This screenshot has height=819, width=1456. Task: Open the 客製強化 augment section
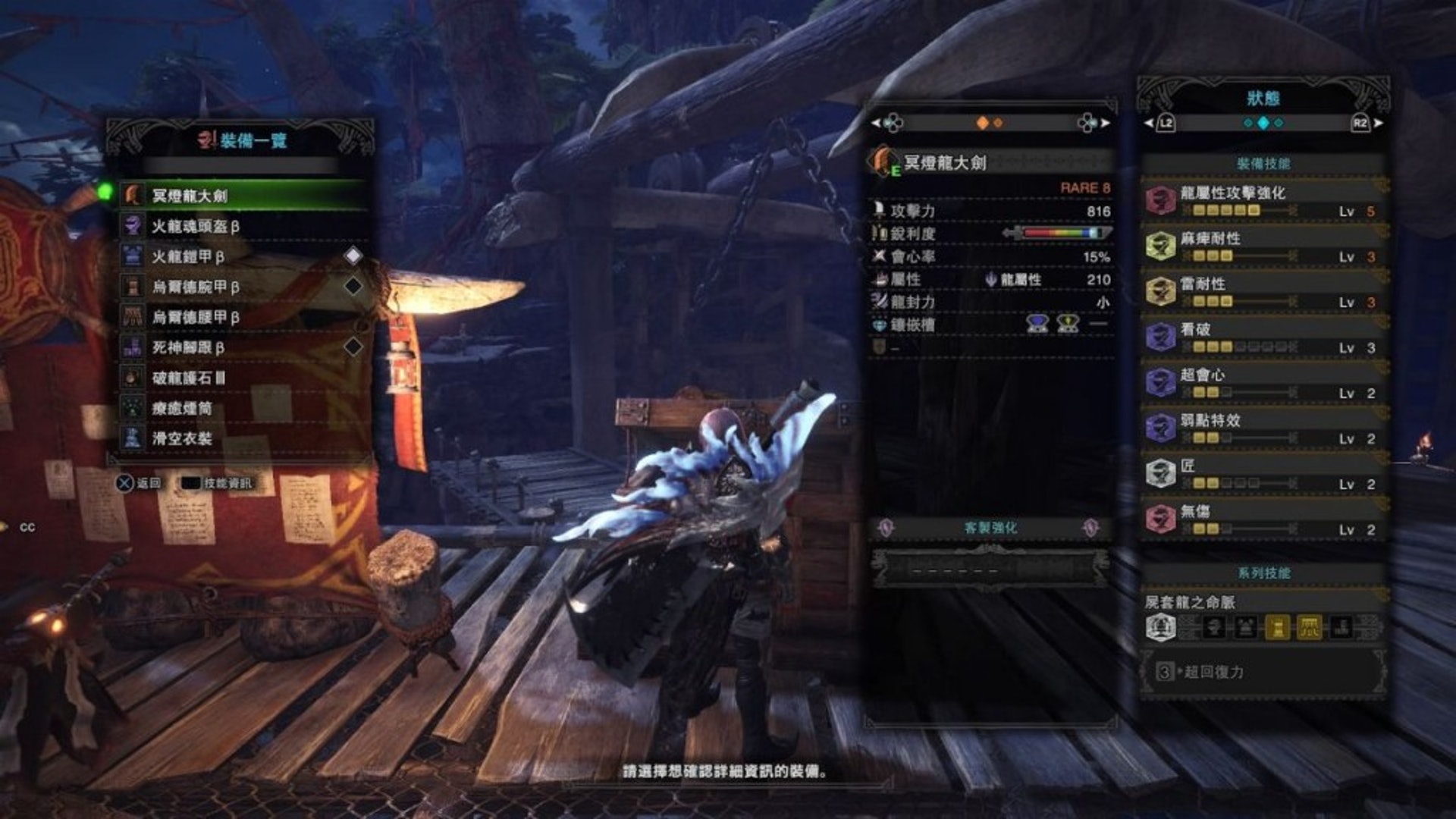(x=990, y=528)
